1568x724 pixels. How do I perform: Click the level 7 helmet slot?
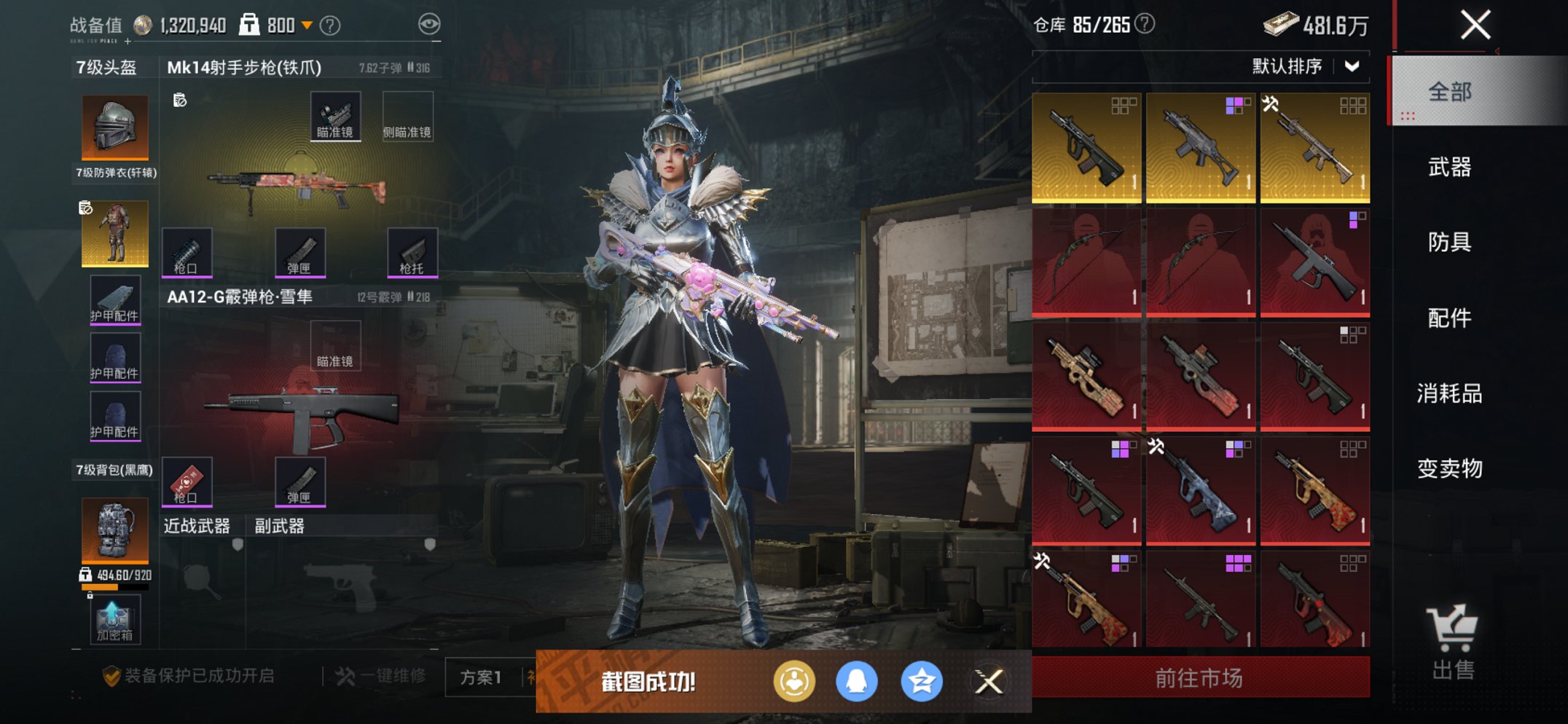point(114,127)
